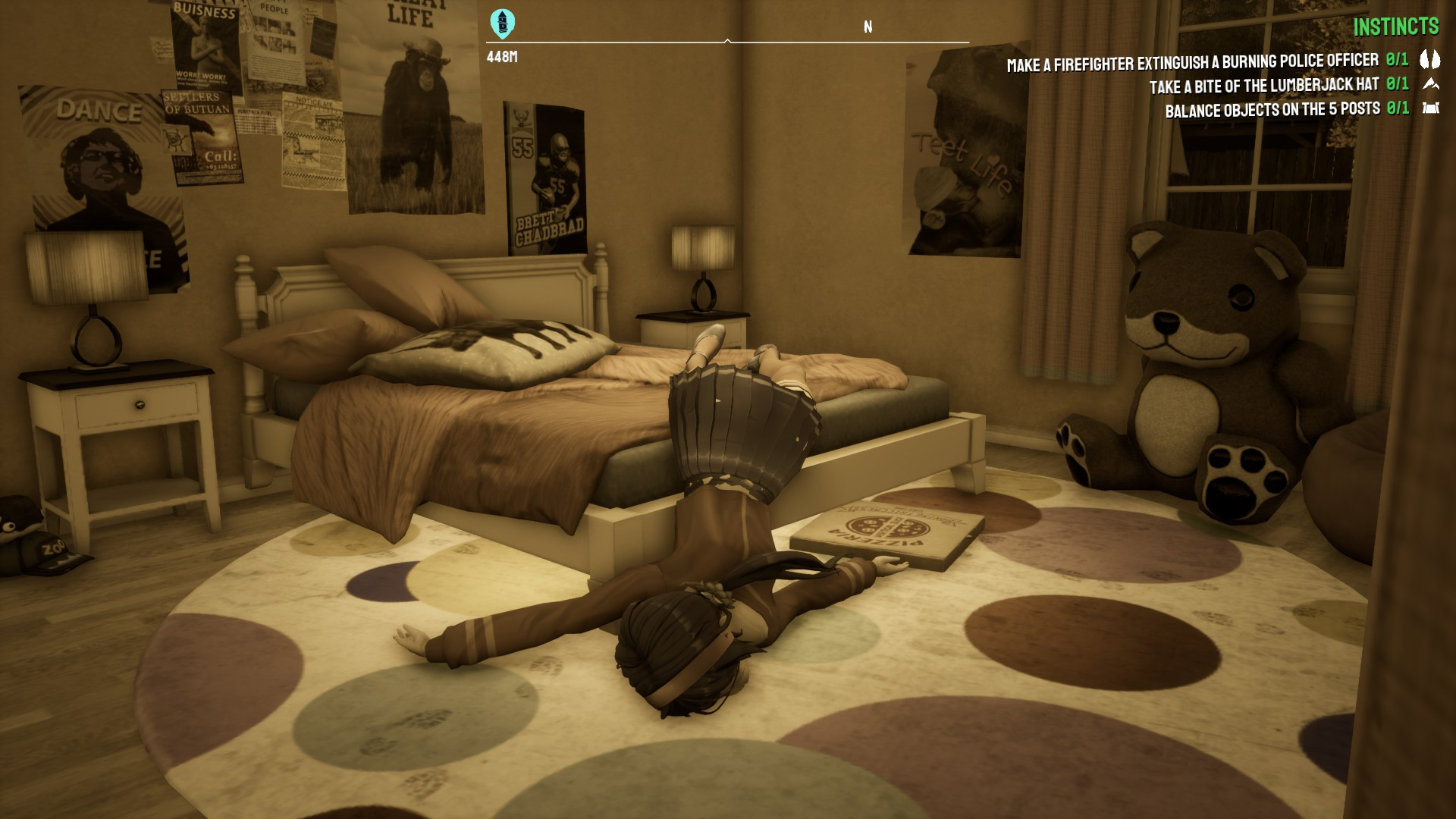Screen dimensions: 1456x819
Task: Click the N marker on the compass bar
Action: coord(868,27)
